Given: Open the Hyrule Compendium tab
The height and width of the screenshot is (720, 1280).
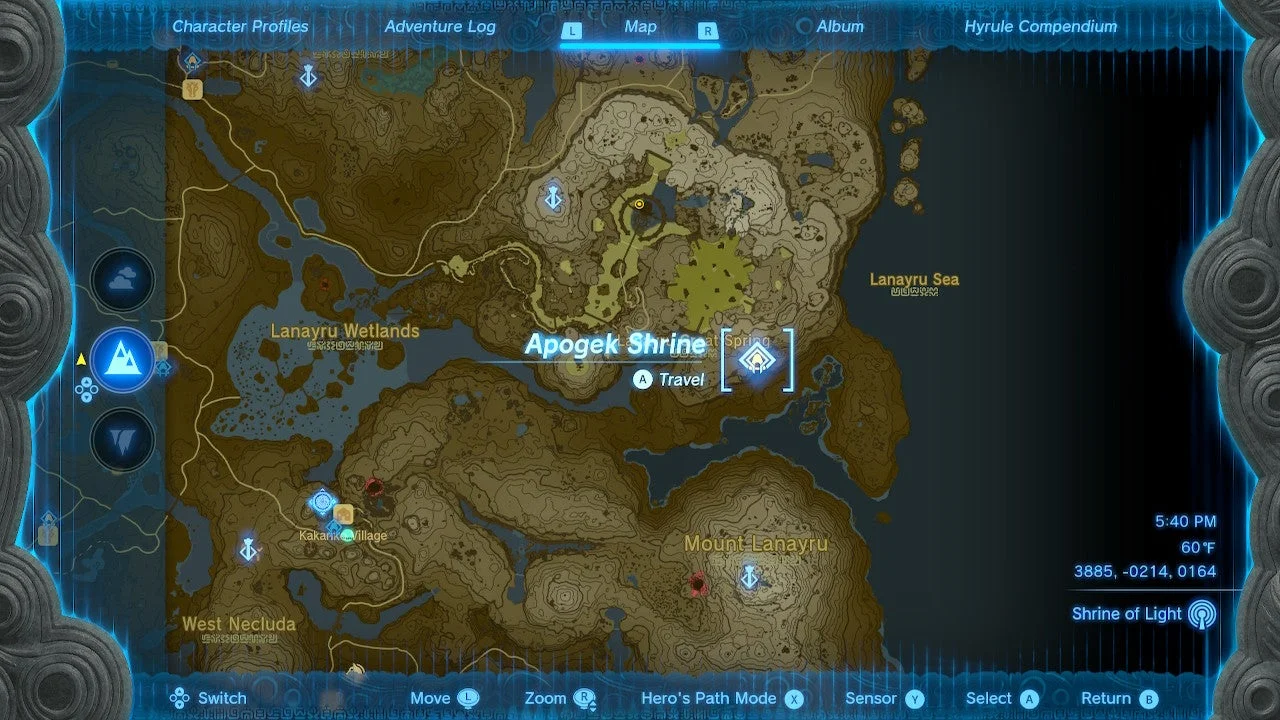Looking at the screenshot, I should pos(1040,27).
